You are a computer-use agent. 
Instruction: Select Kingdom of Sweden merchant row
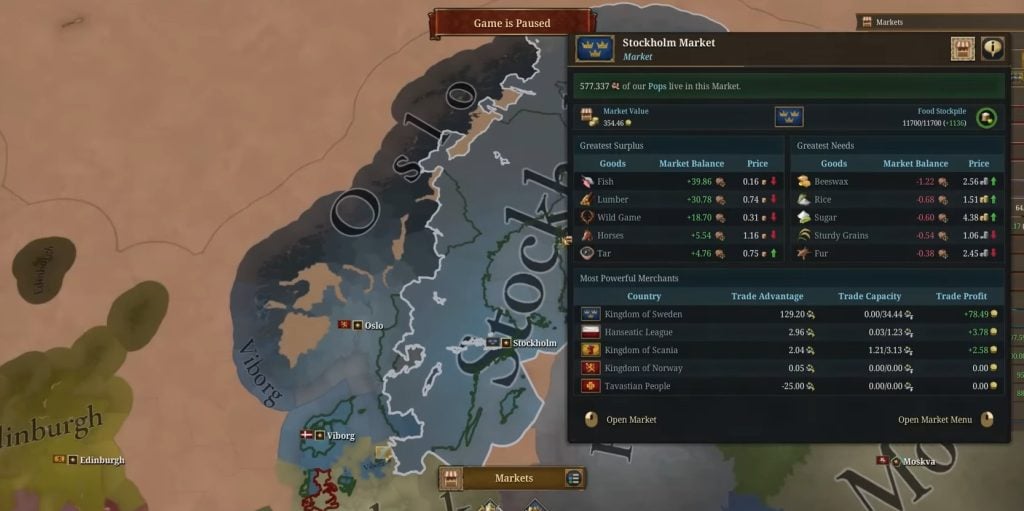pos(789,314)
